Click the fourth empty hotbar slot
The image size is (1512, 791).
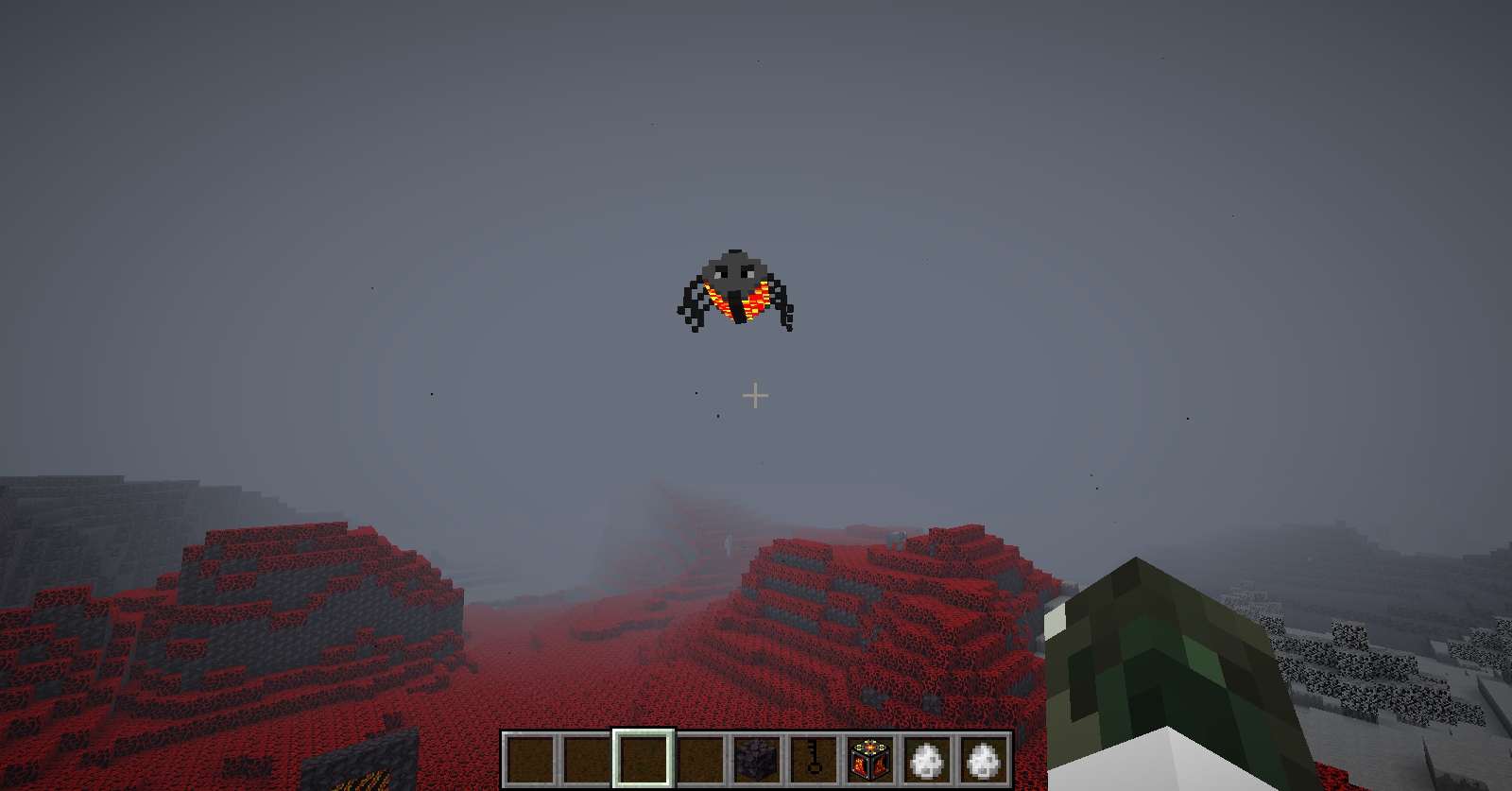(x=701, y=759)
